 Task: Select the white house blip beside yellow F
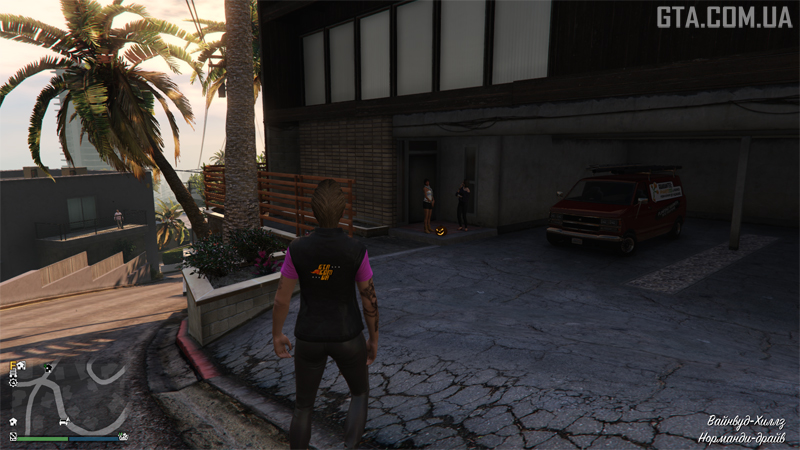(x=23, y=367)
